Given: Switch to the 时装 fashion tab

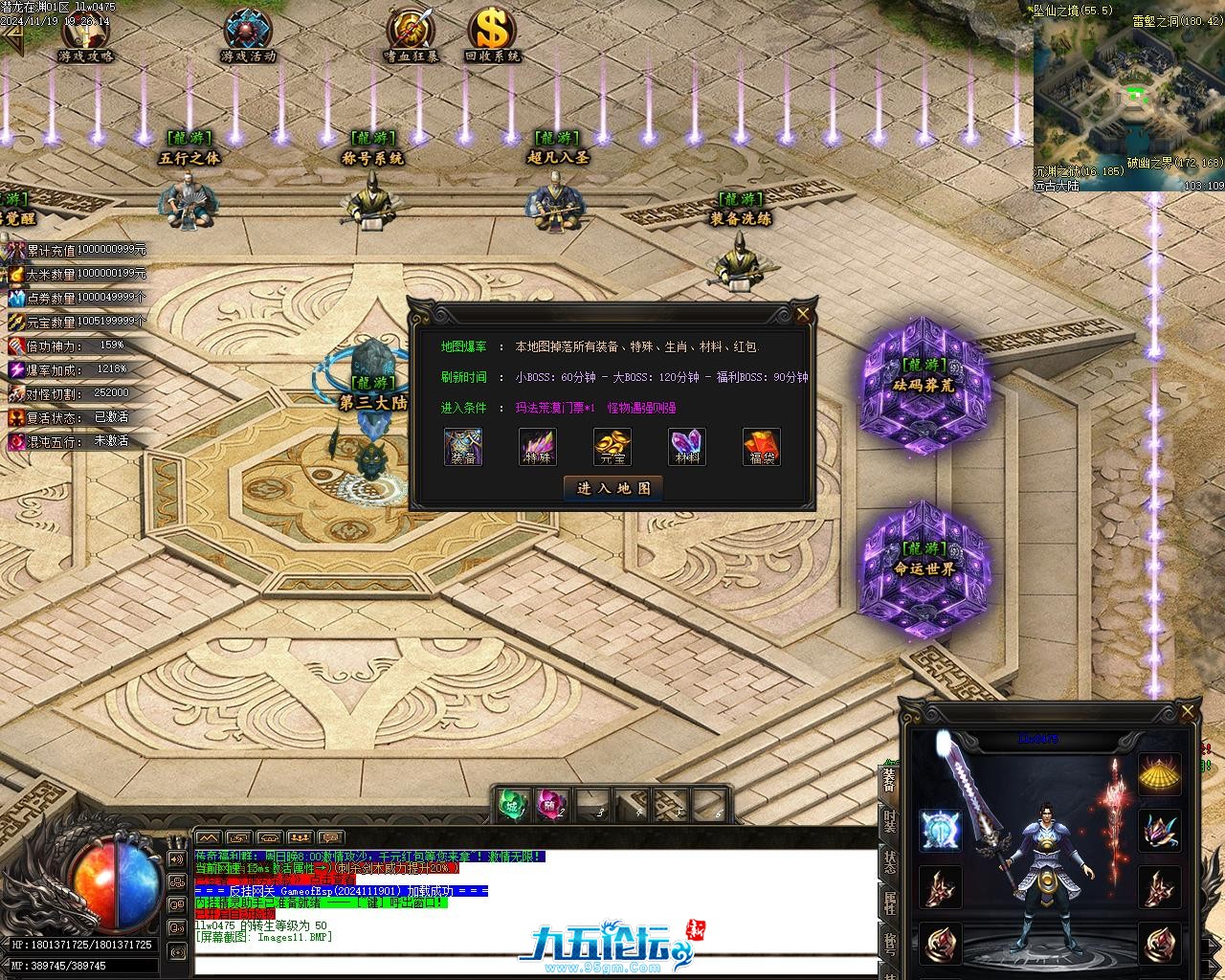Looking at the screenshot, I should coord(890,821).
